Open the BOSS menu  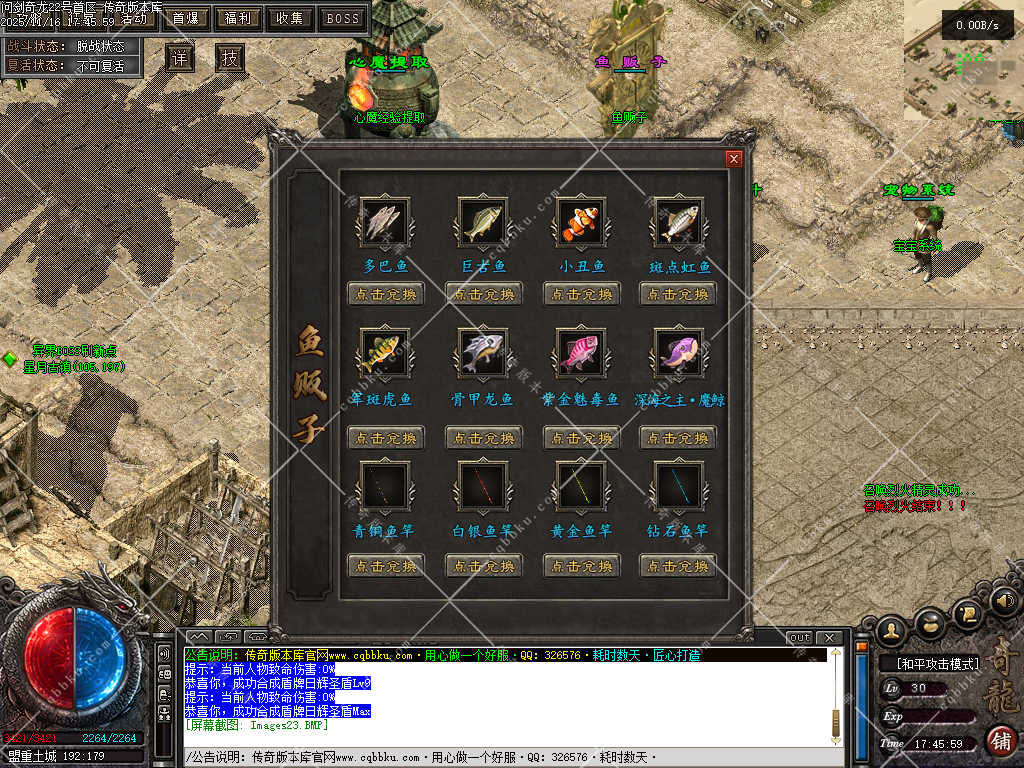[x=343, y=18]
